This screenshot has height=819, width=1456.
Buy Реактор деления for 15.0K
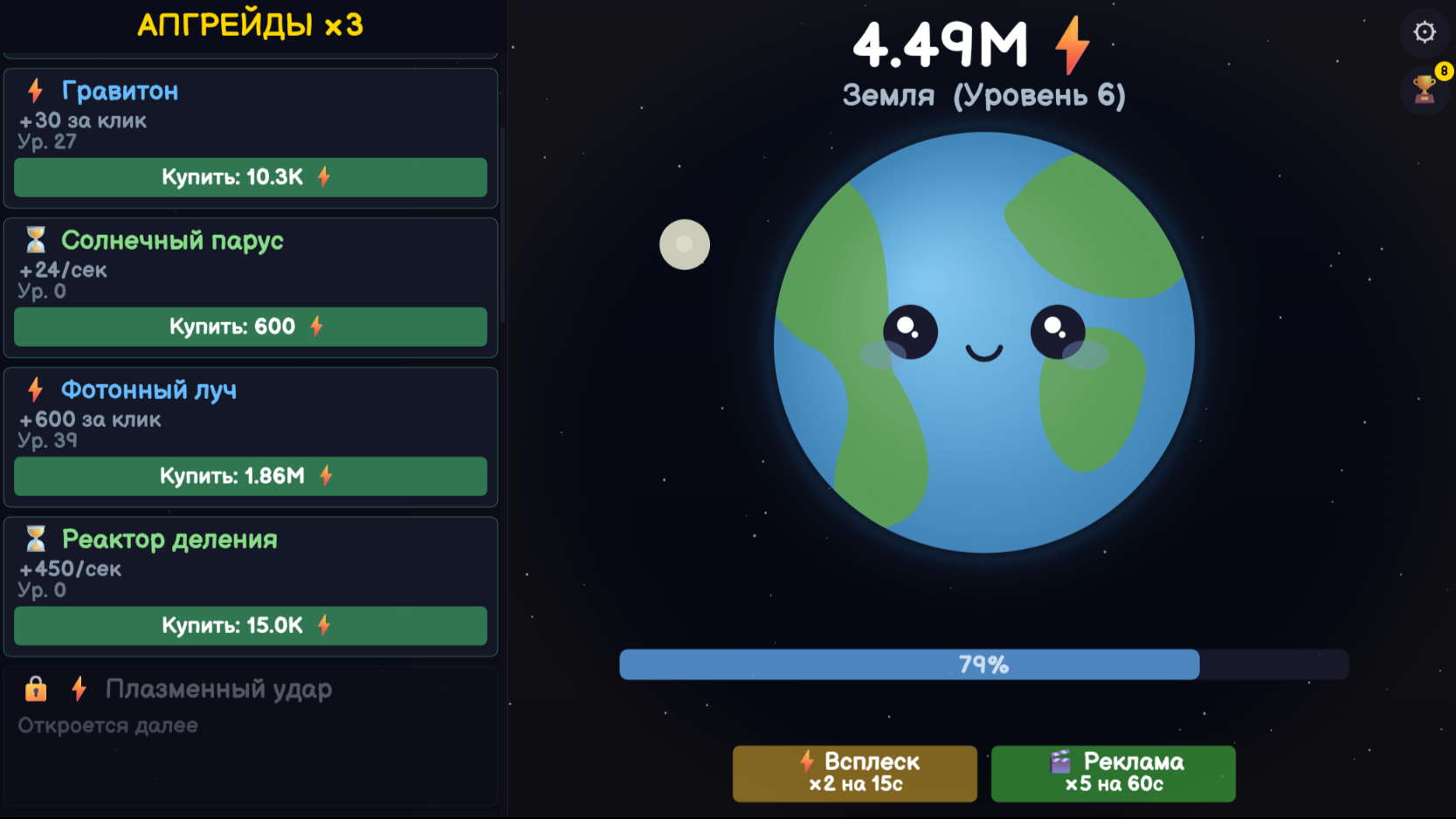[250, 626]
